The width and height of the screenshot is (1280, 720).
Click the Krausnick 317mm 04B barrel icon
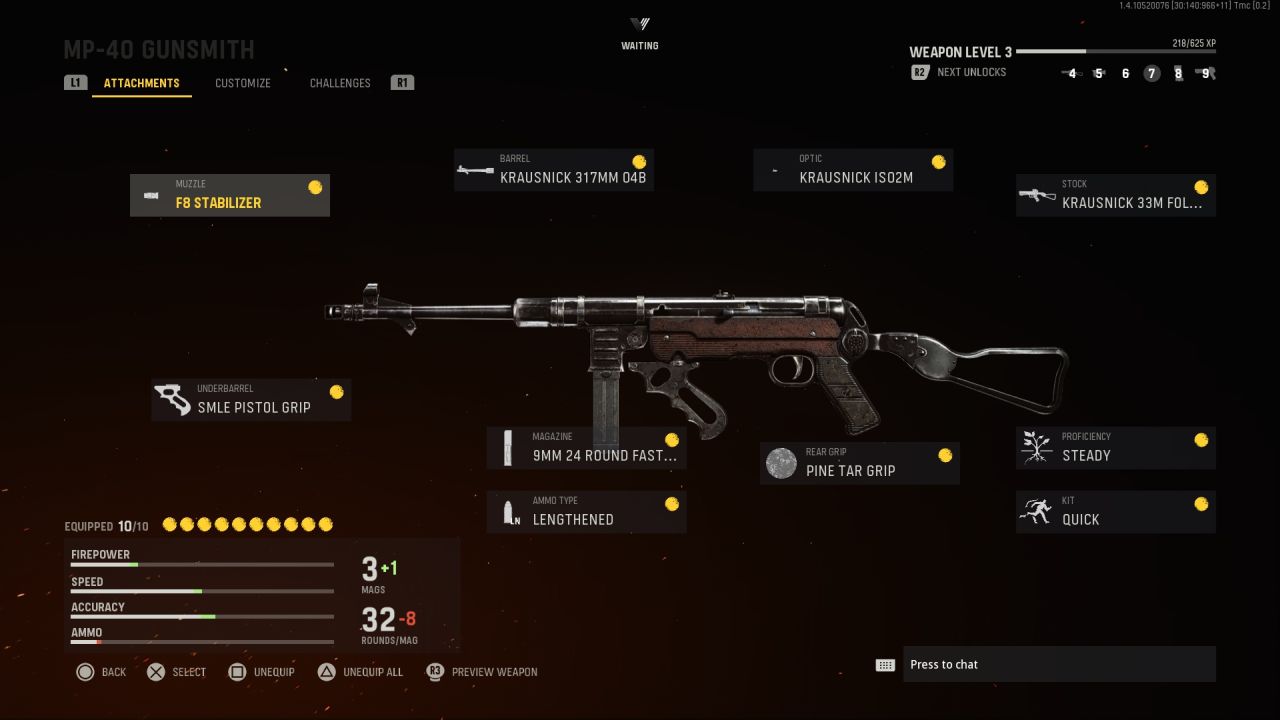[476, 169]
